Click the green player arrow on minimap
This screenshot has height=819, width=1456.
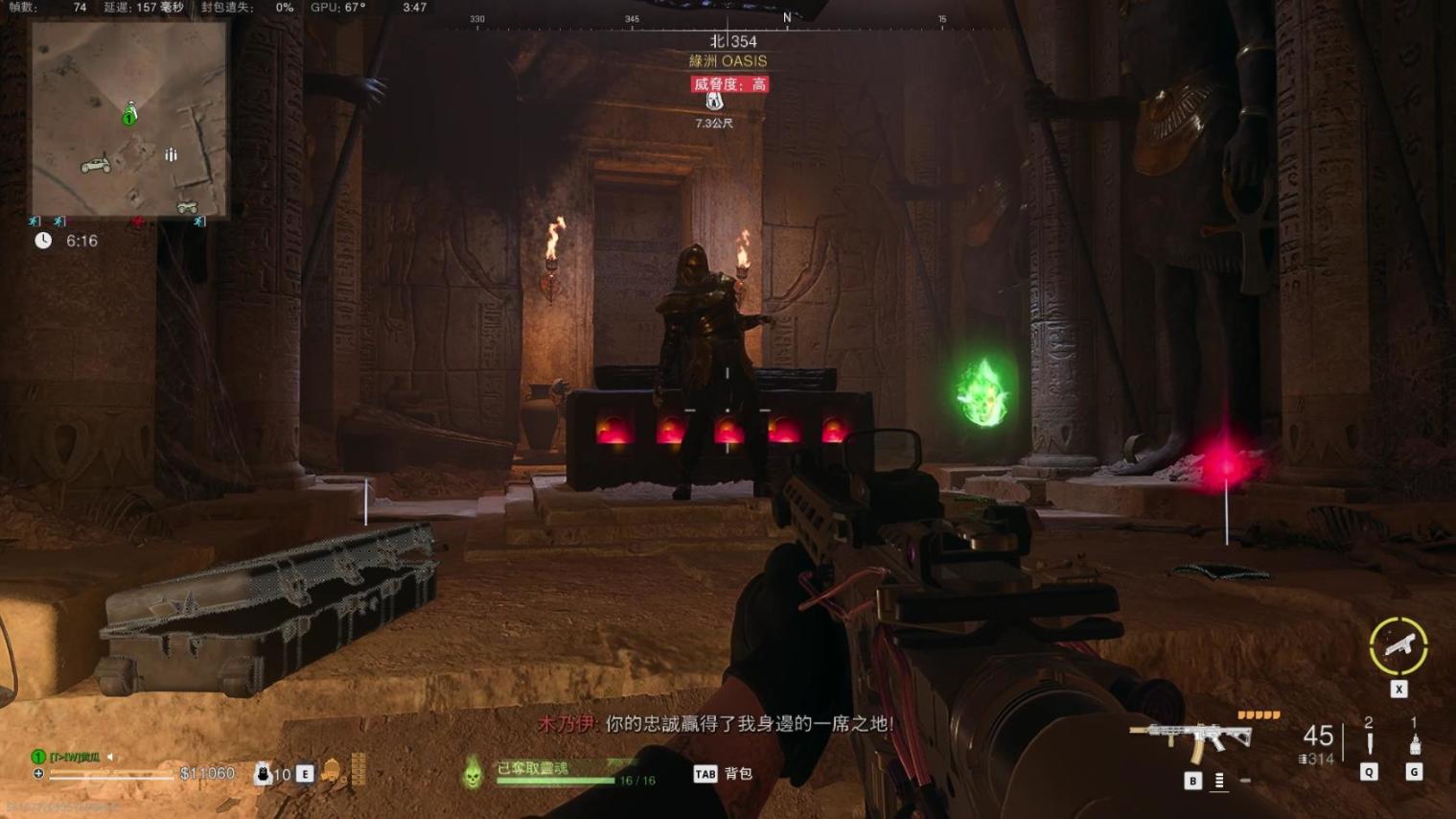click(x=129, y=114)
